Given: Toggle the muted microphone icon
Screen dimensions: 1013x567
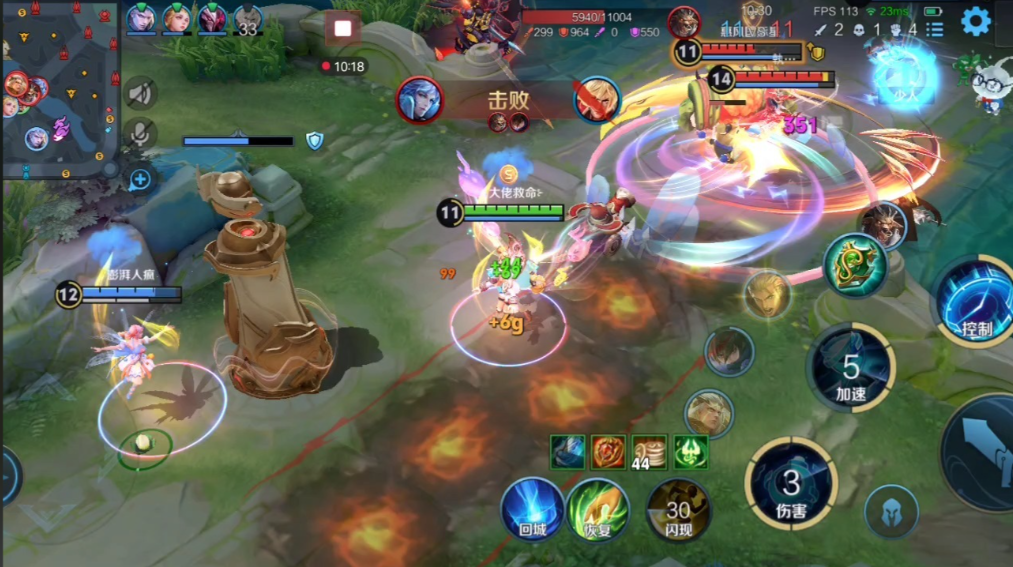Looking at the screenshot, I should point(141,134).
